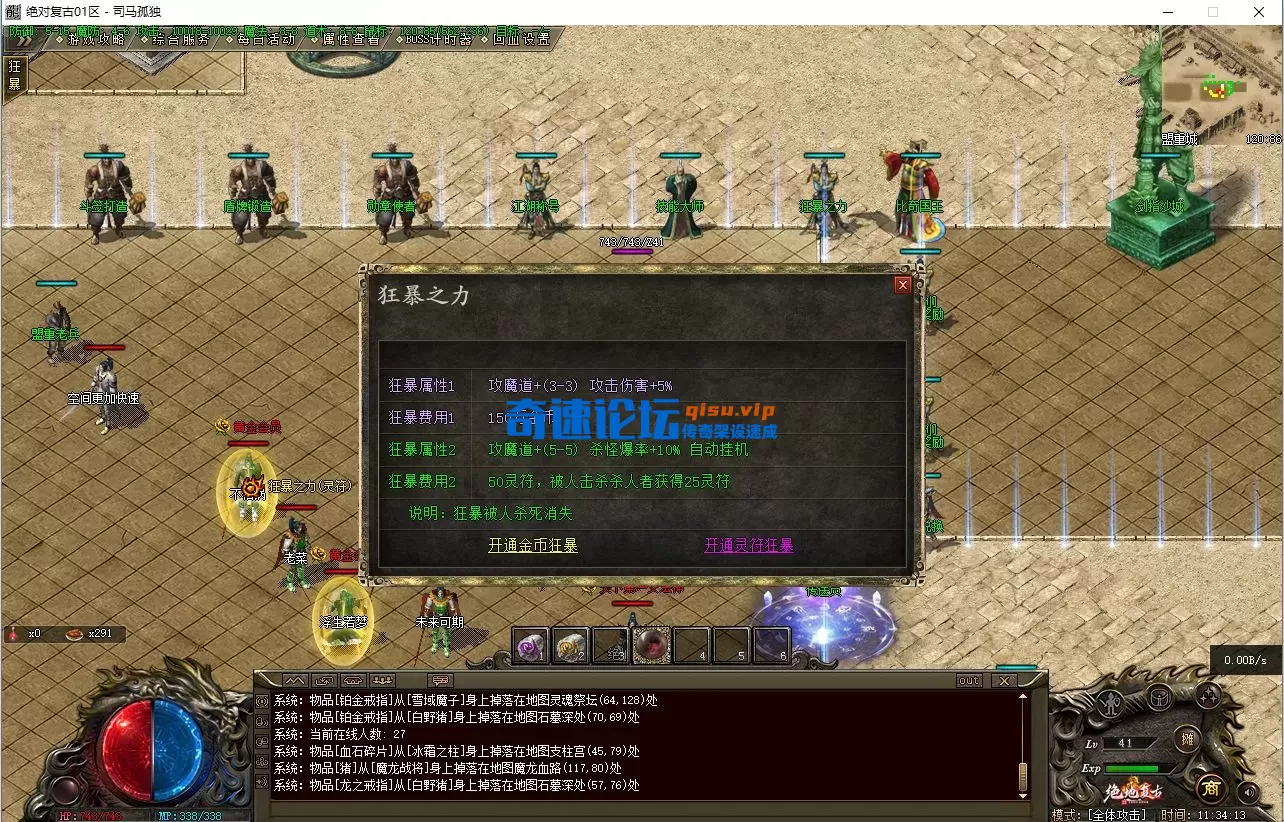Open the skills icon with sparkles
1284x822 pixels.
click(x=1210, y=695)
